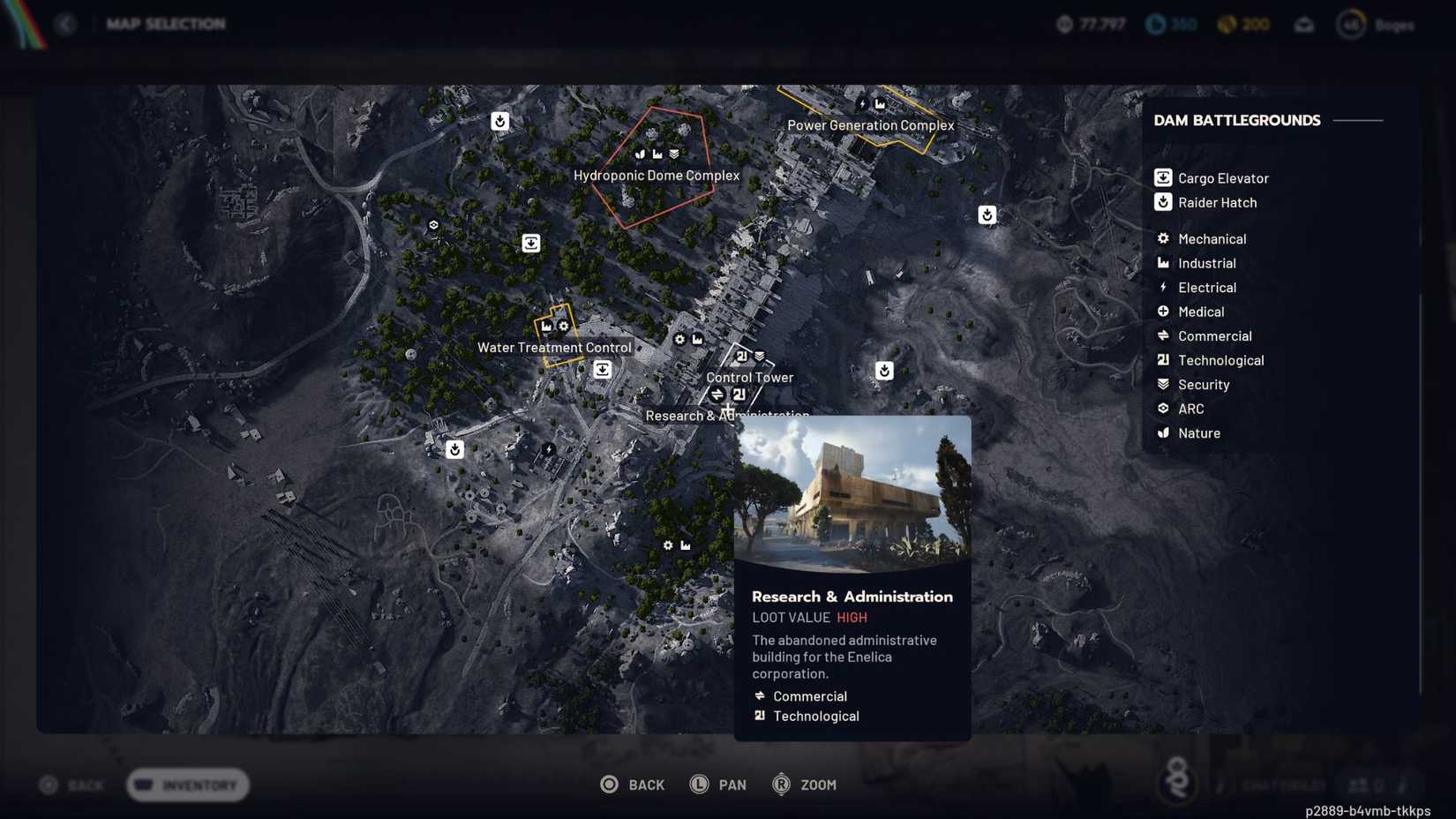Click the Map Selection header
Image resolution: width=1456 pixels, height=819 pixels.
pos(166,24)
